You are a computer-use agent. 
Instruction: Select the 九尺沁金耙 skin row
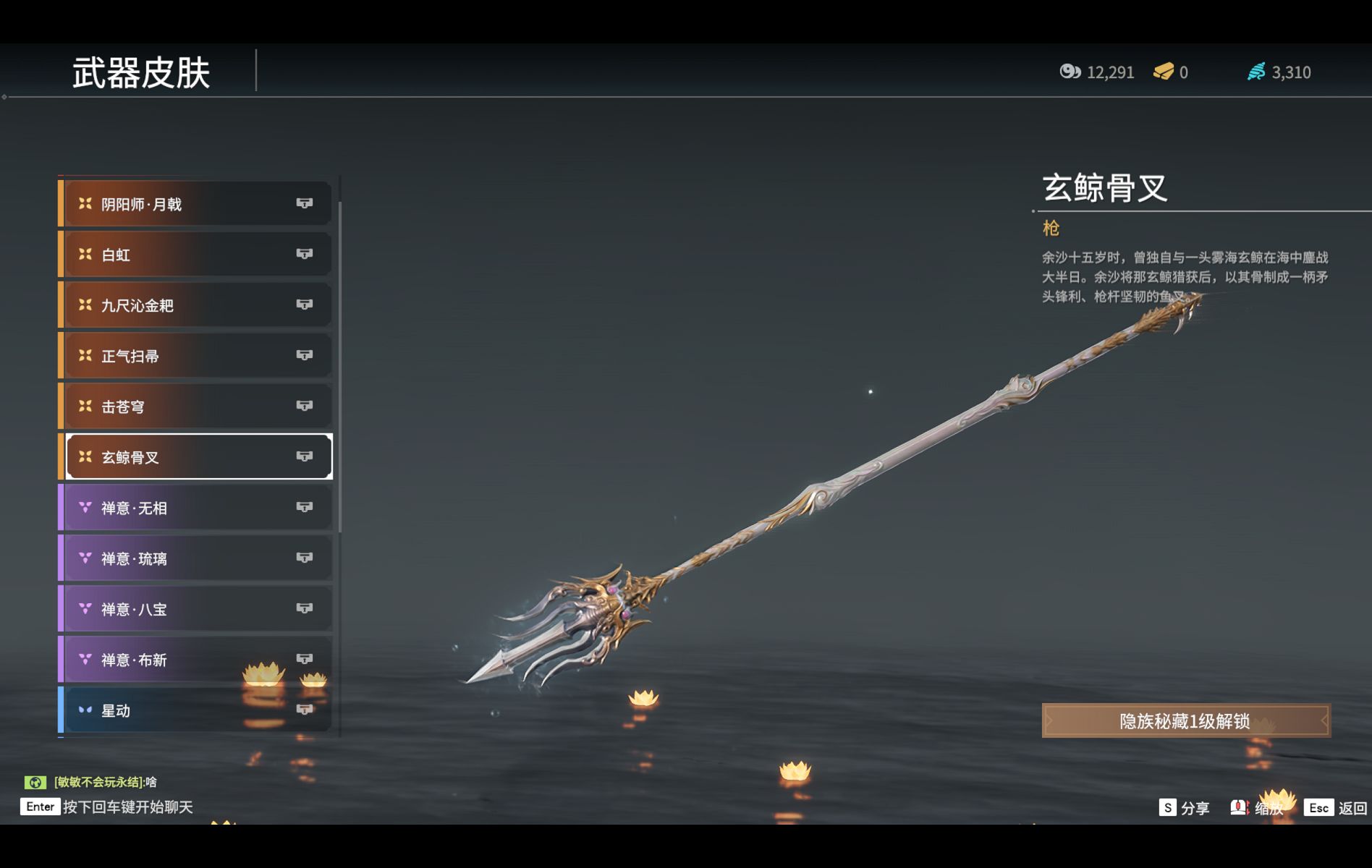click(197, 305)
